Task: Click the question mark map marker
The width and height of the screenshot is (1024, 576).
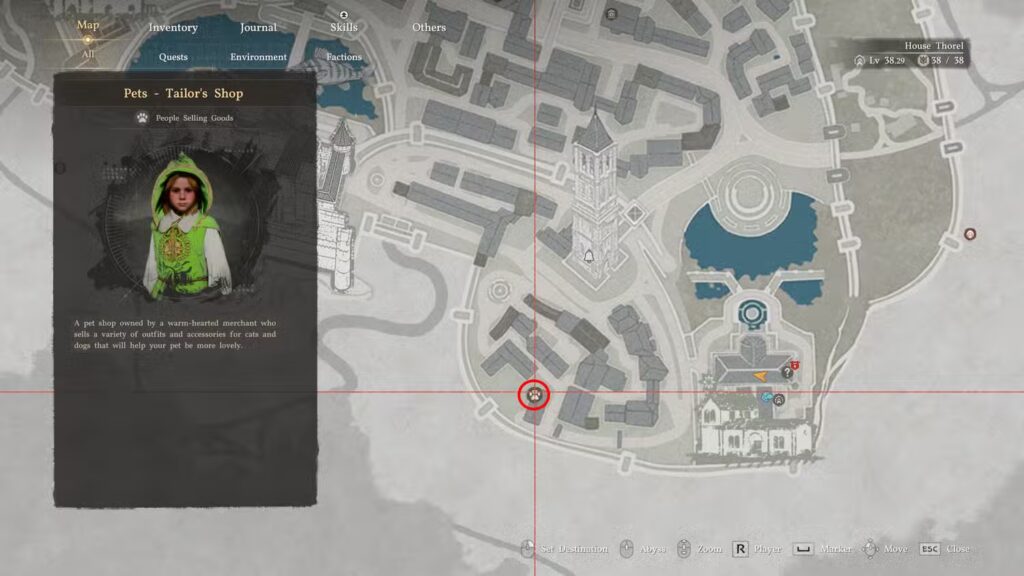Action: (786, 373)
